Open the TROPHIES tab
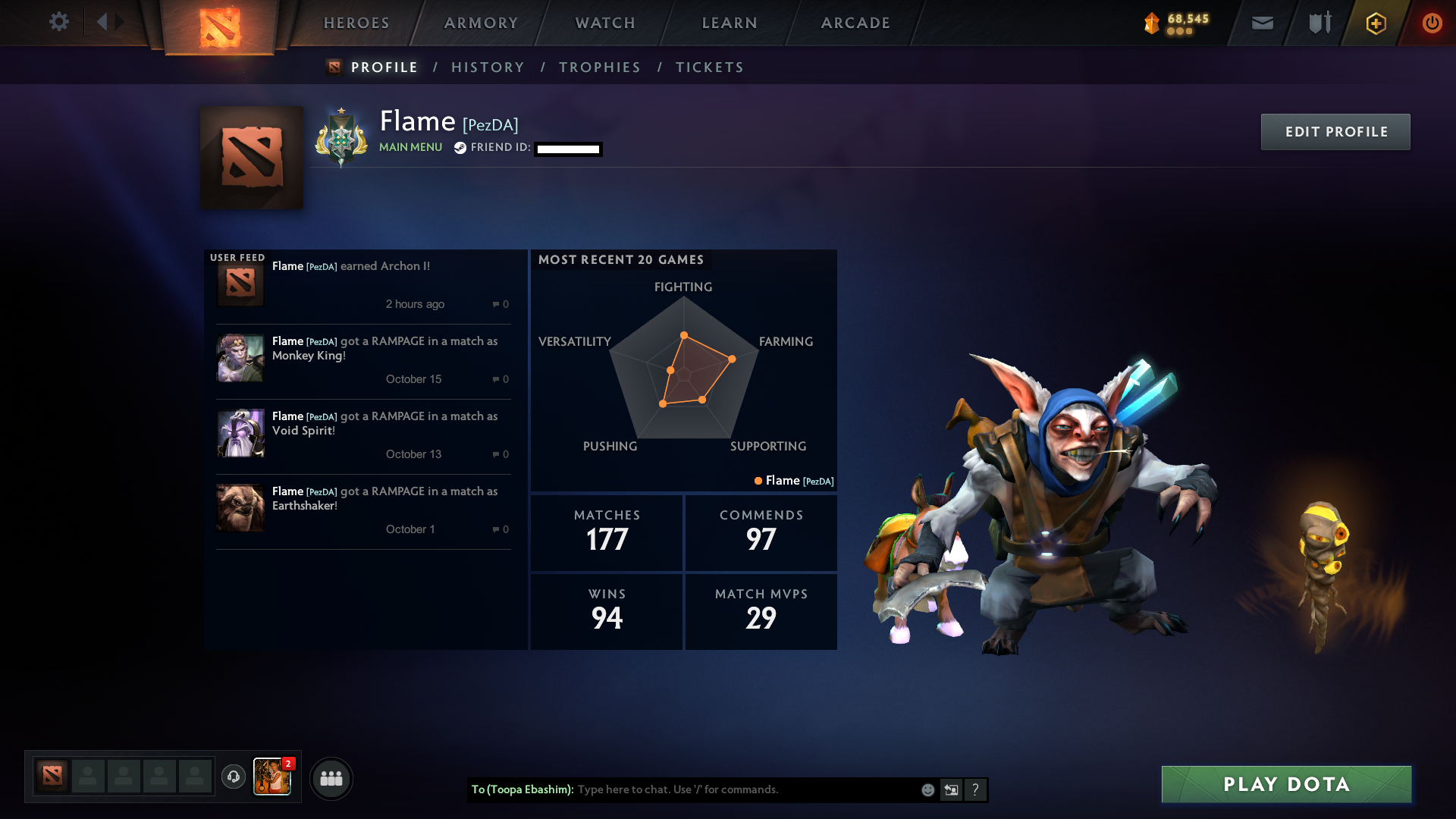 click(599, 67)
